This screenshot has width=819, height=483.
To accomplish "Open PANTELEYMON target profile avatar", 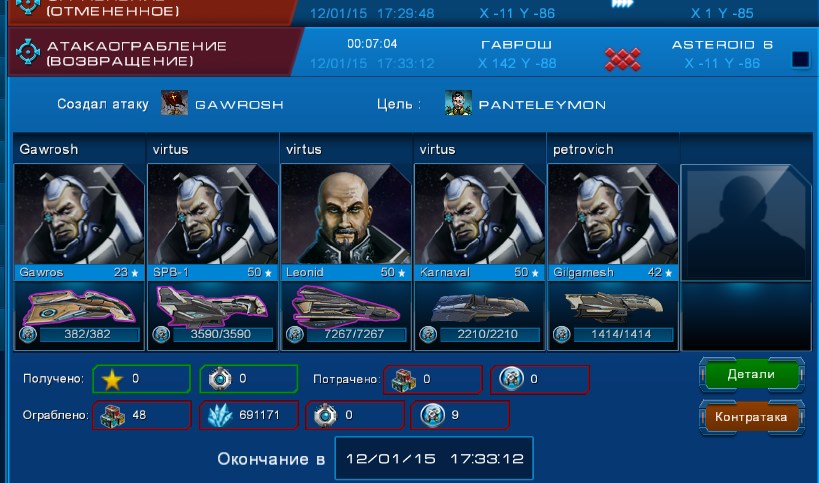I will [459, 103].
